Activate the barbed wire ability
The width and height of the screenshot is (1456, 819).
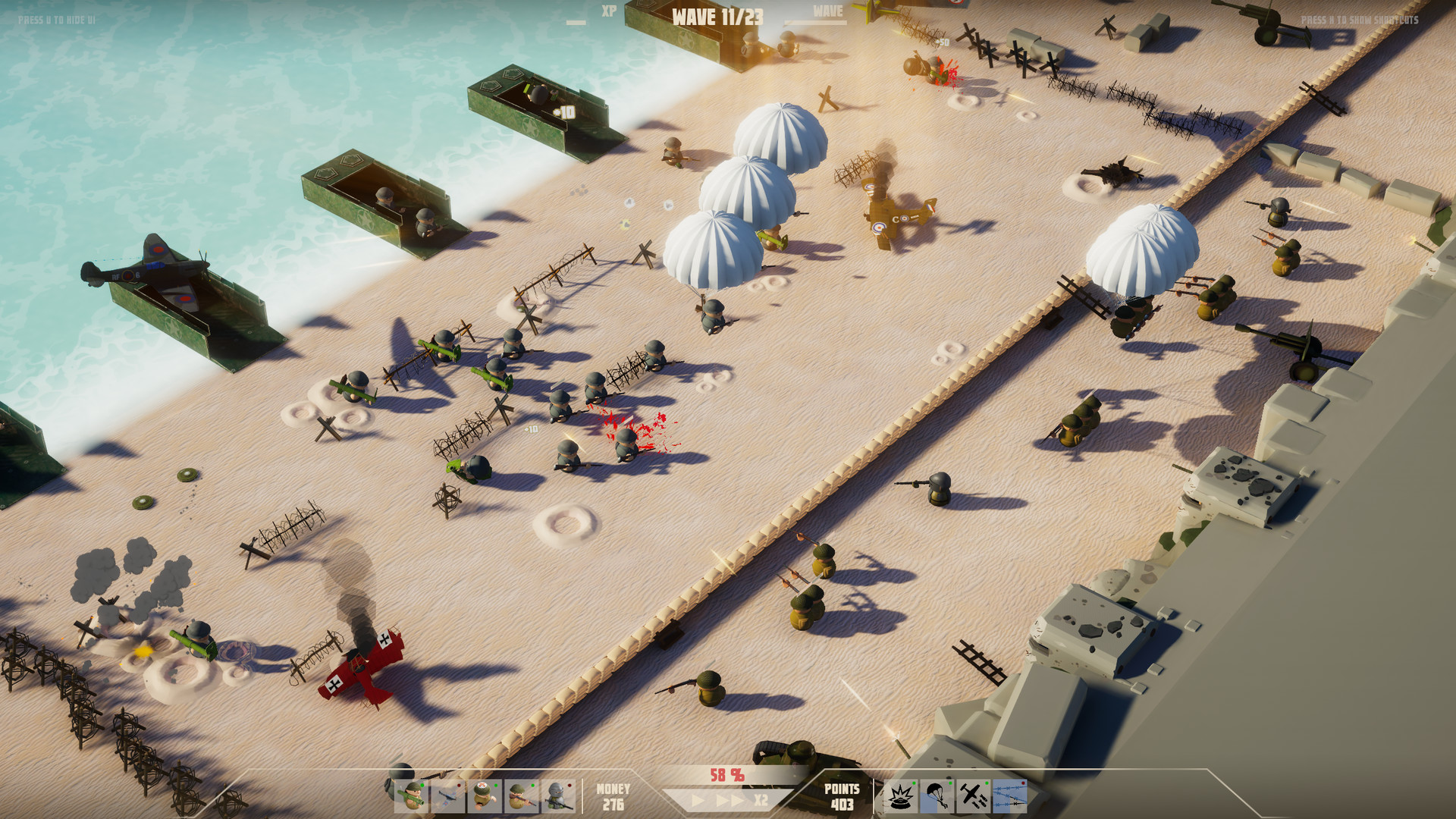1009,797
